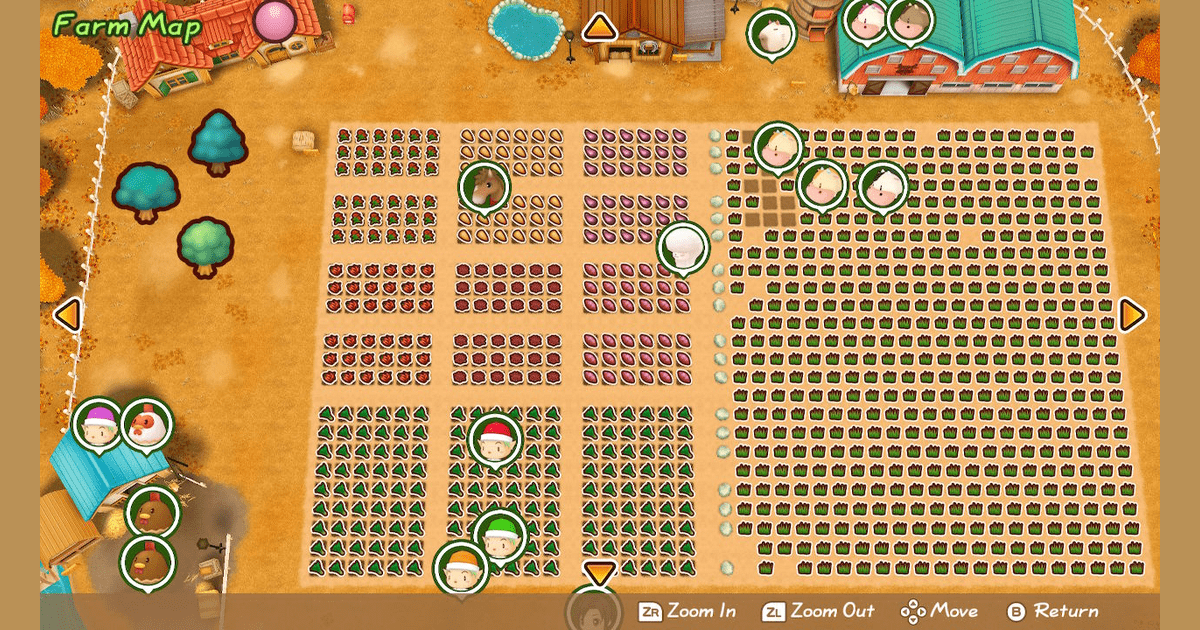Select the red-hat sprite marker

pos(495,441)
